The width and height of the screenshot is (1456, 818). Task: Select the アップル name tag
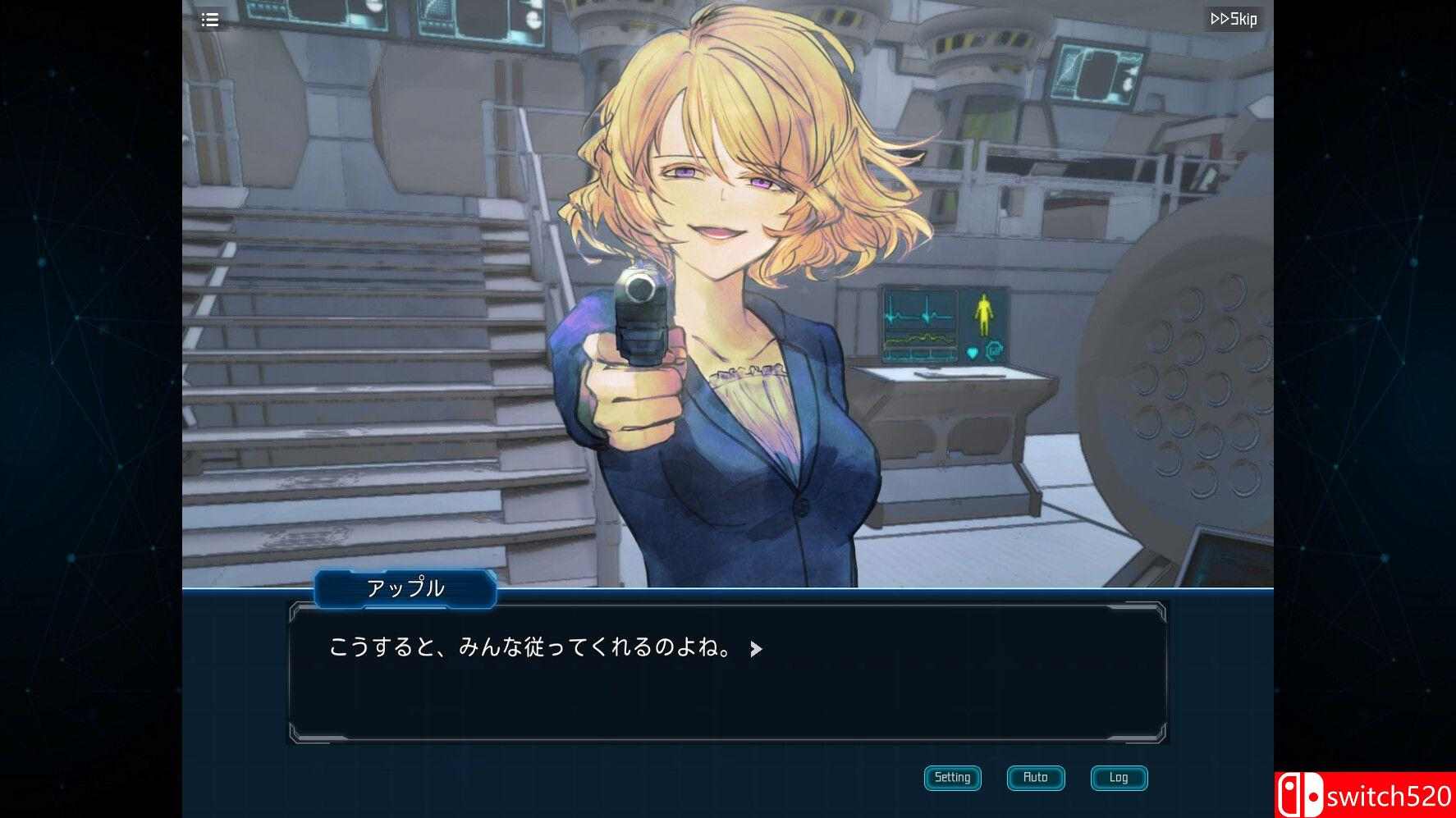(404, 588)
